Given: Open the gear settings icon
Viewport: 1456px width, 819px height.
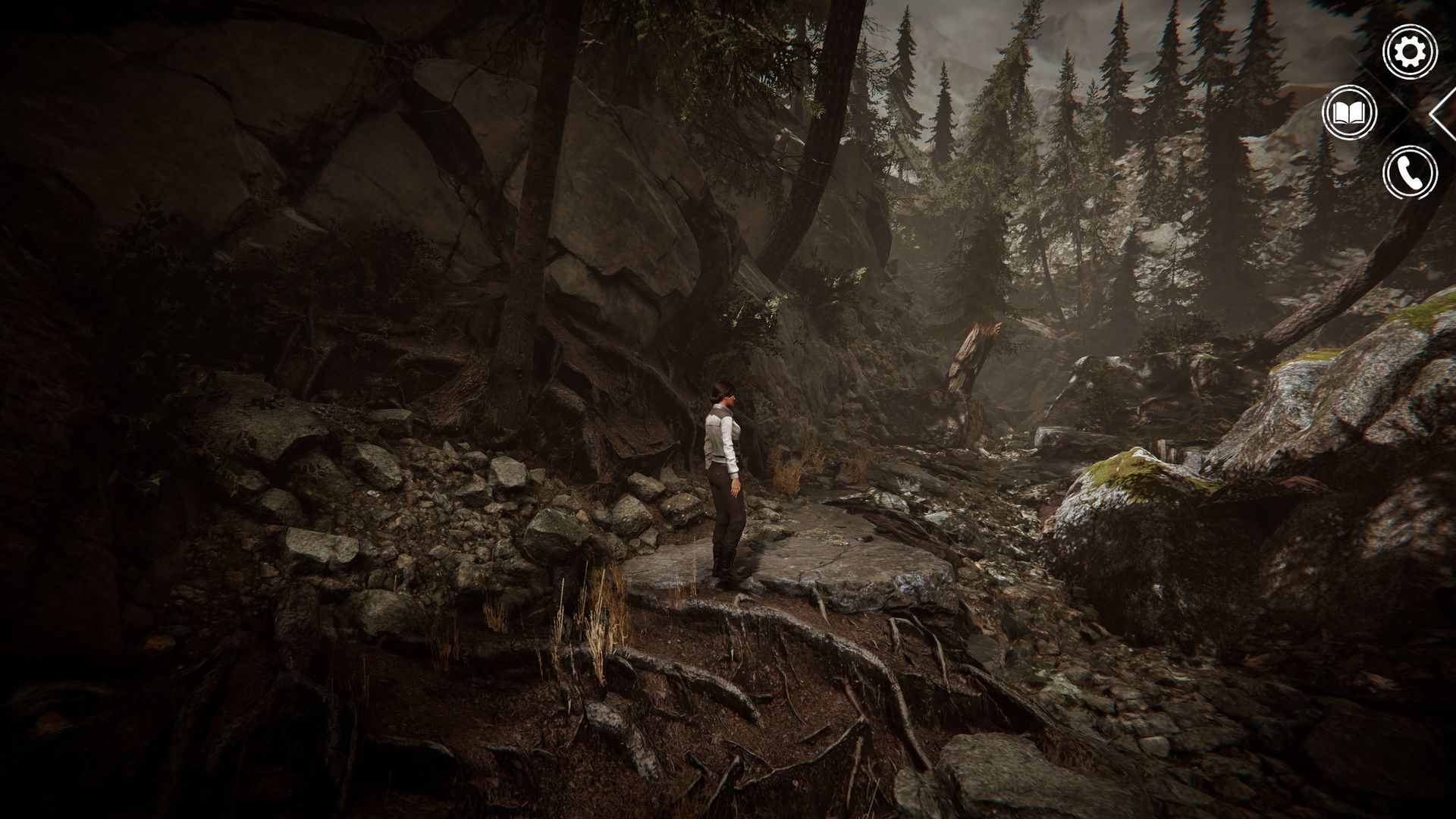Looking at the screenshot, I should pyautogui.click(x=1410, y=52).
